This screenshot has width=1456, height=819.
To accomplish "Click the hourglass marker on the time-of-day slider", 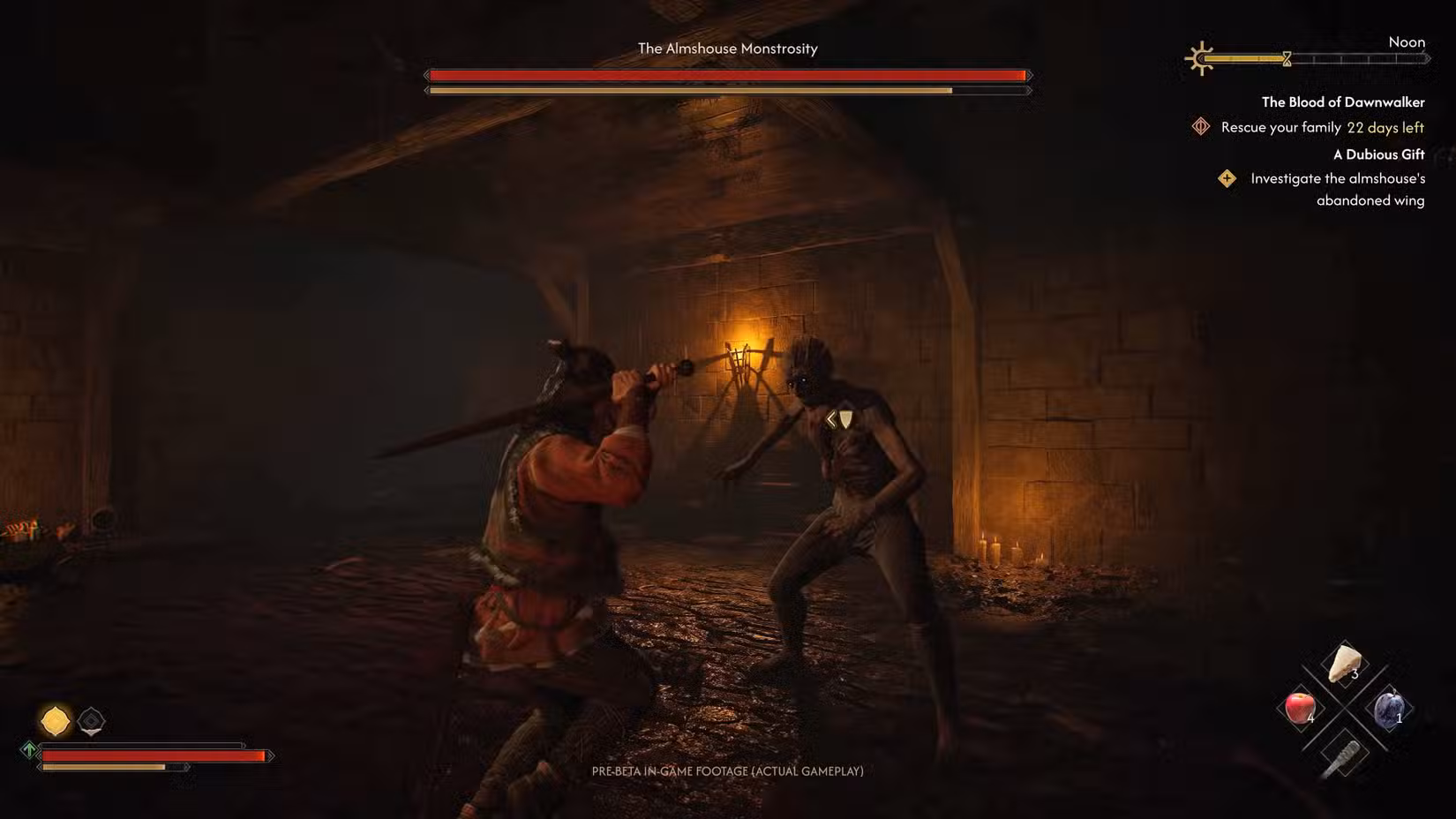I will coord(1287,58).
